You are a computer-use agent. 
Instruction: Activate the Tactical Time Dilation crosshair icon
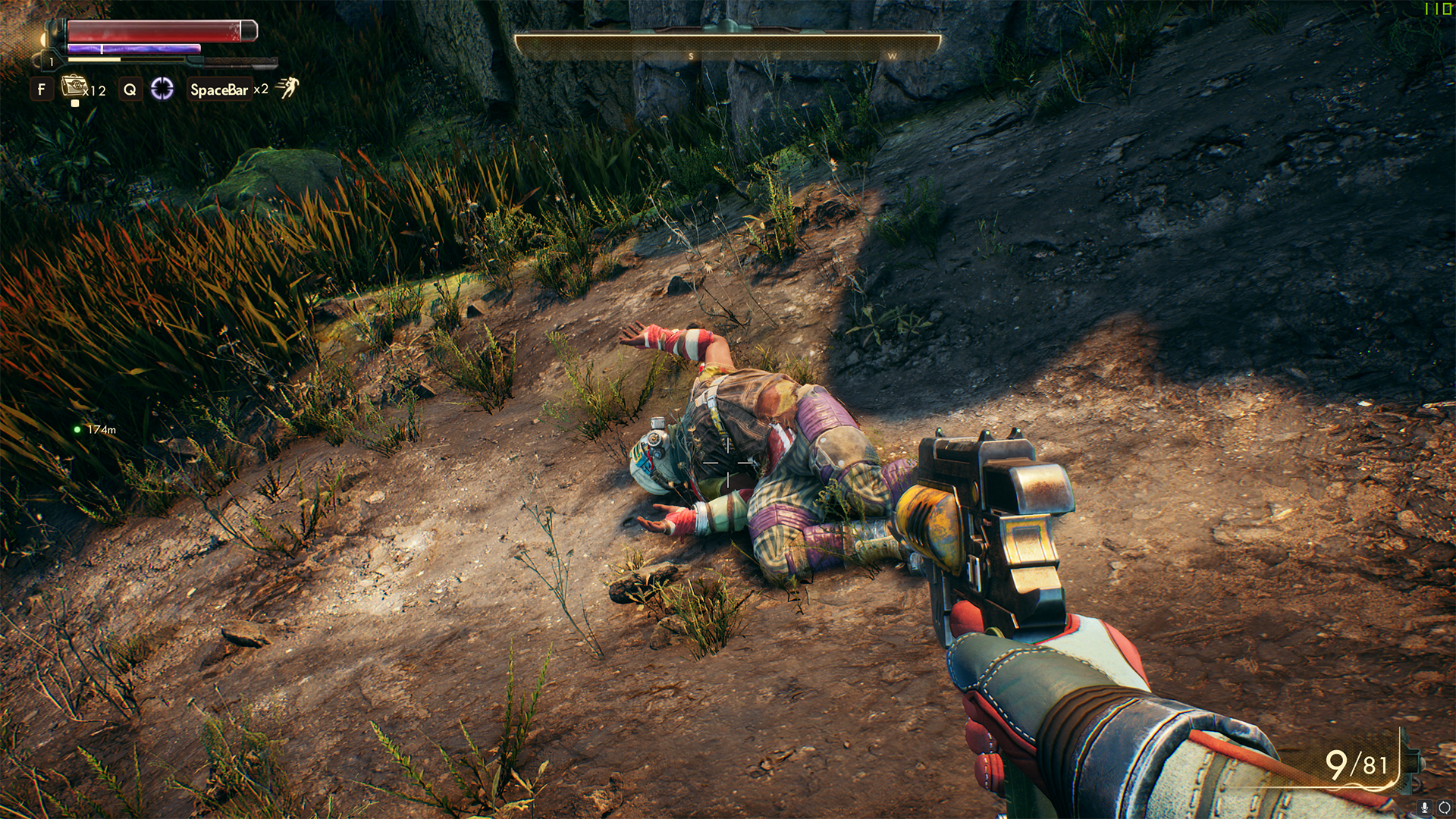coord(162,89)
